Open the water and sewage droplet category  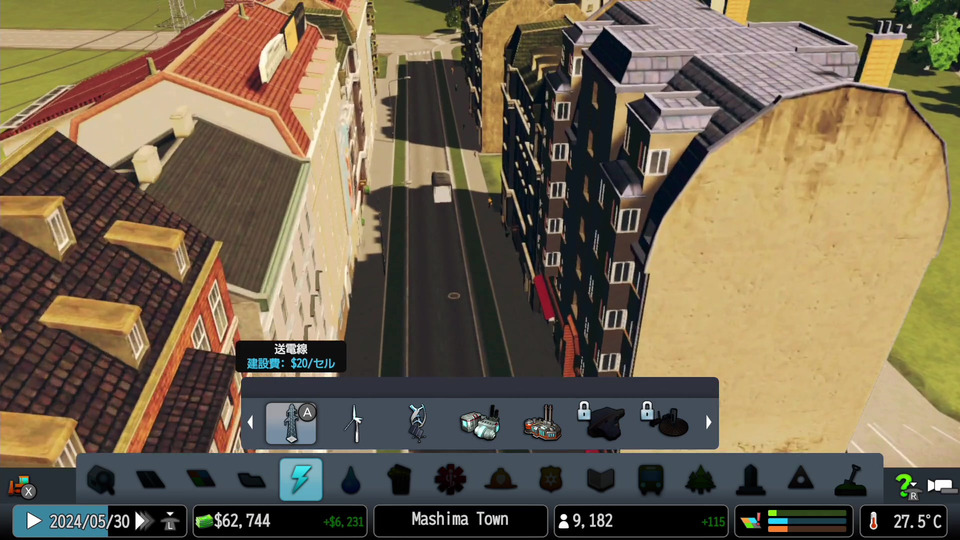(350, 480)
